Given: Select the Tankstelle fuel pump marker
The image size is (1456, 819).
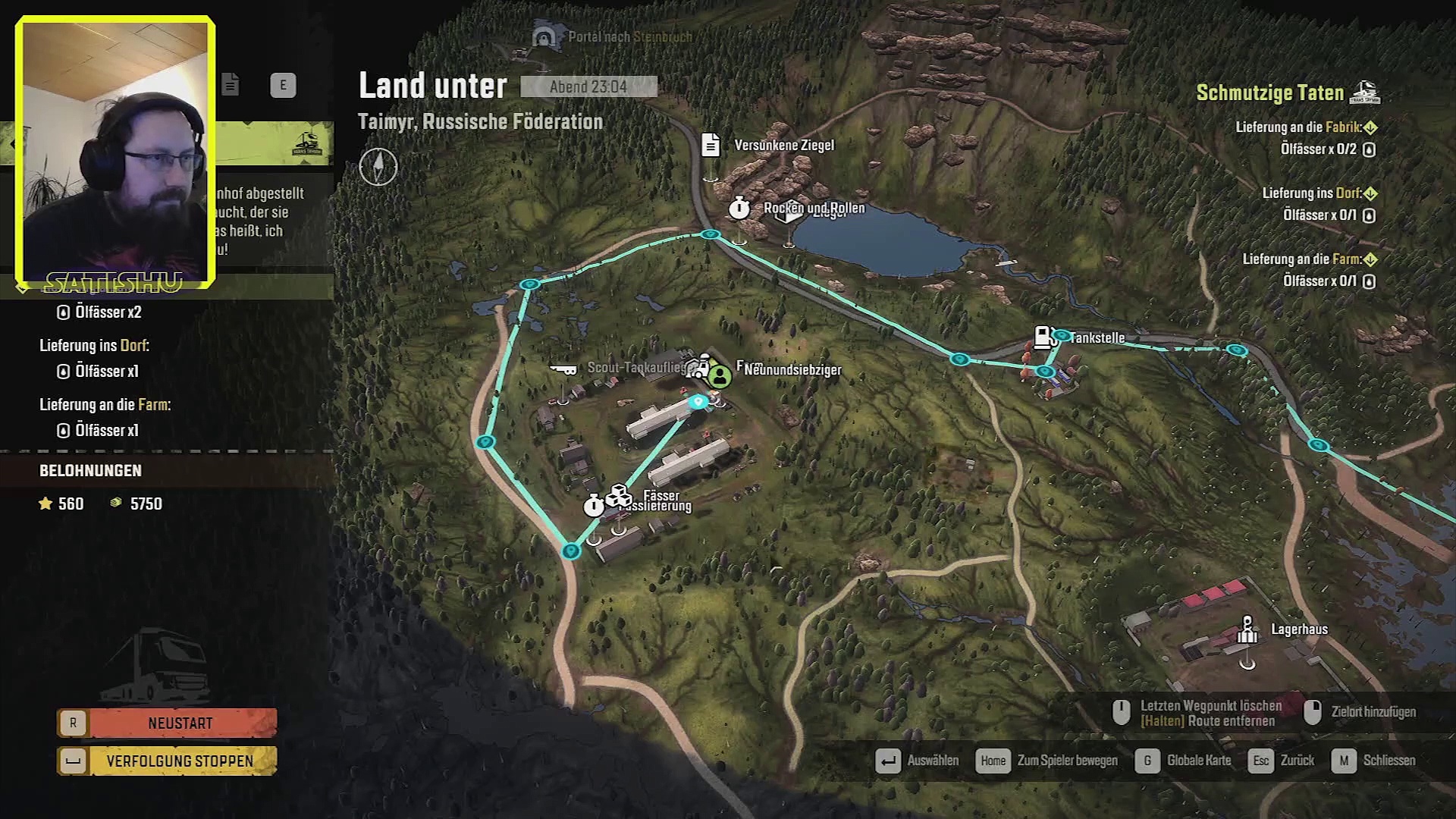Looking at the screenshot, I should (x=1045, y=337).
